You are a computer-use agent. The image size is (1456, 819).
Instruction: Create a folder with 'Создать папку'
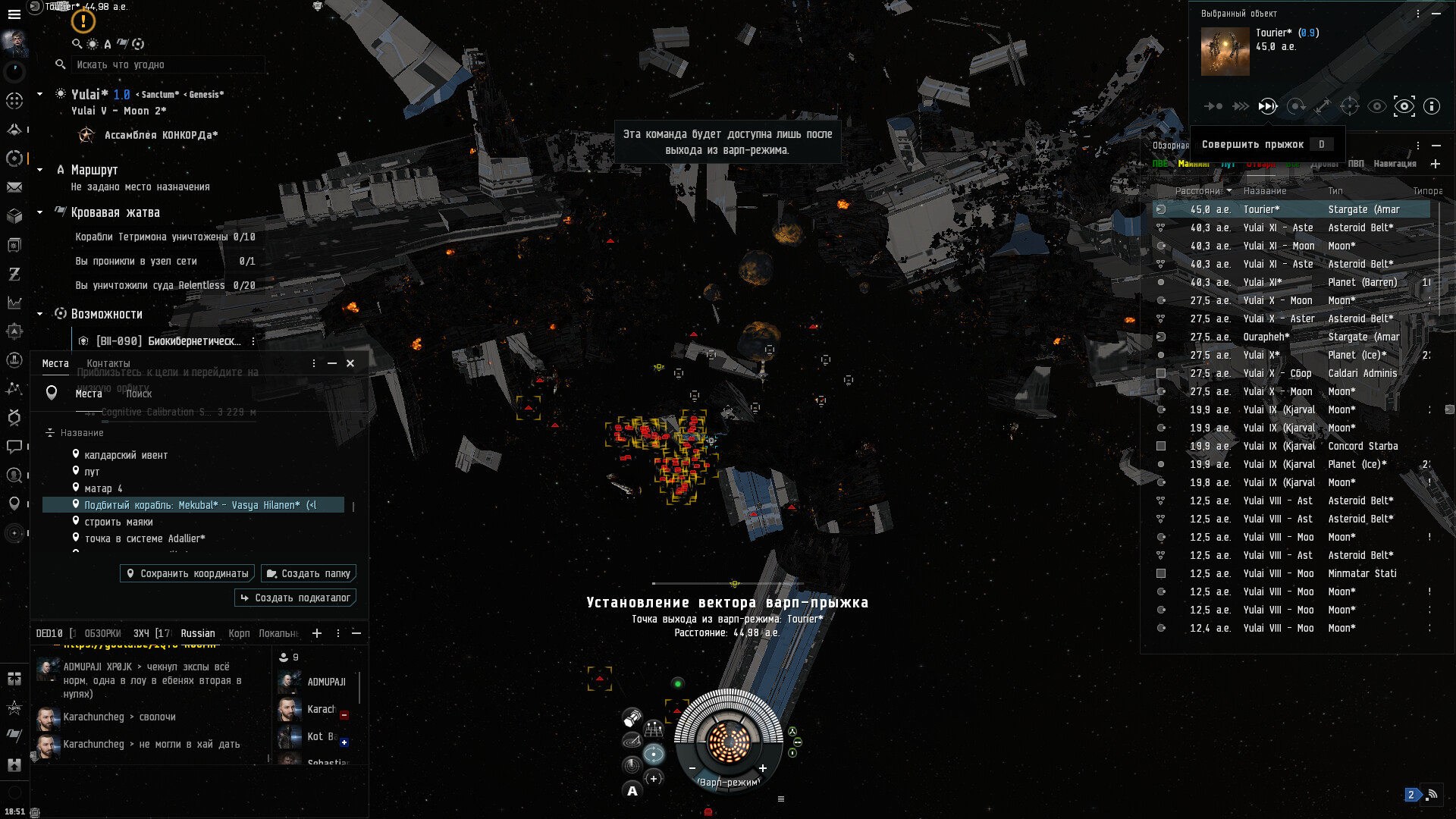[x=309, y=573]
